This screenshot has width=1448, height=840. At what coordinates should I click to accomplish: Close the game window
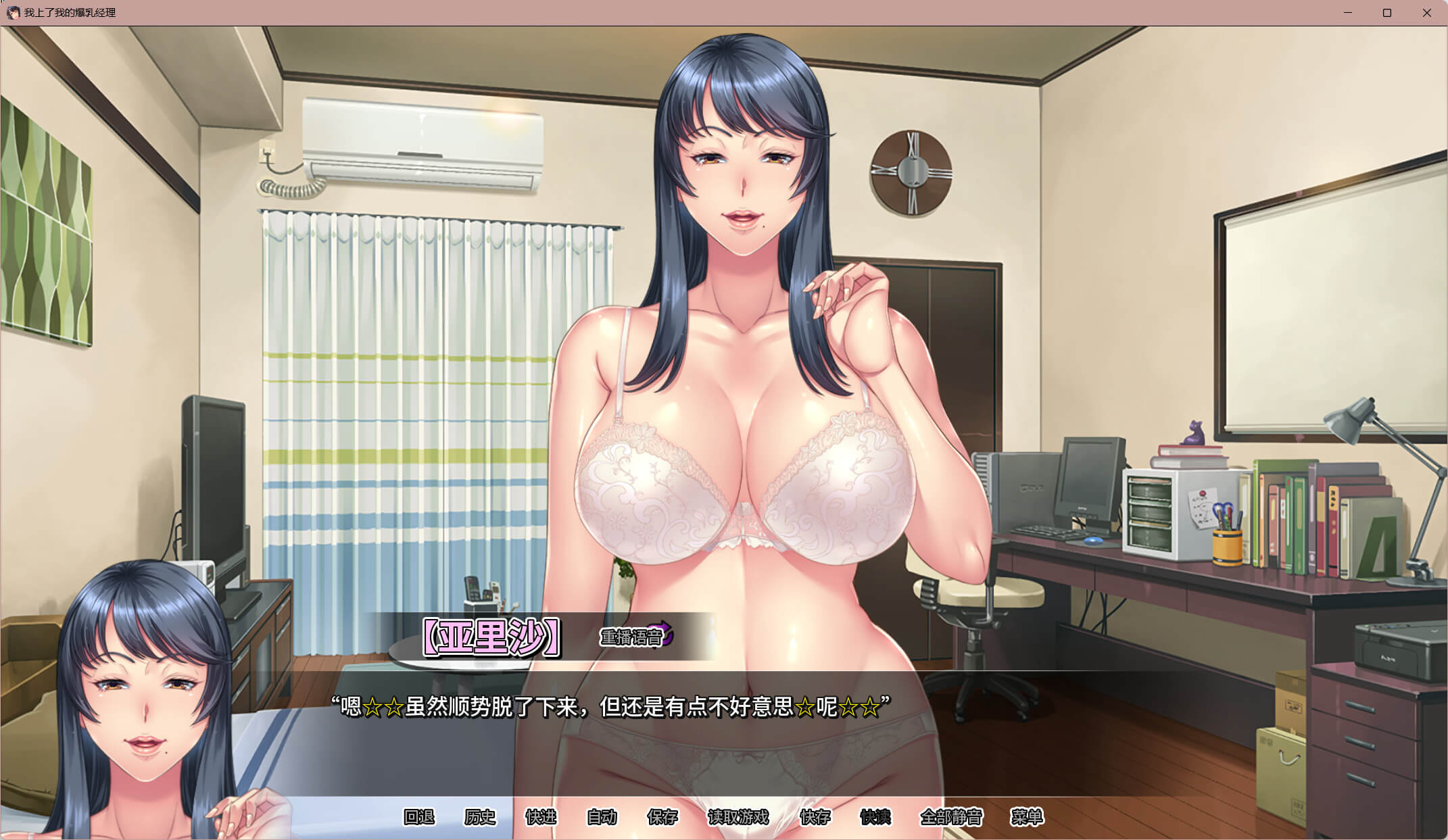(x=1427, y=13)
